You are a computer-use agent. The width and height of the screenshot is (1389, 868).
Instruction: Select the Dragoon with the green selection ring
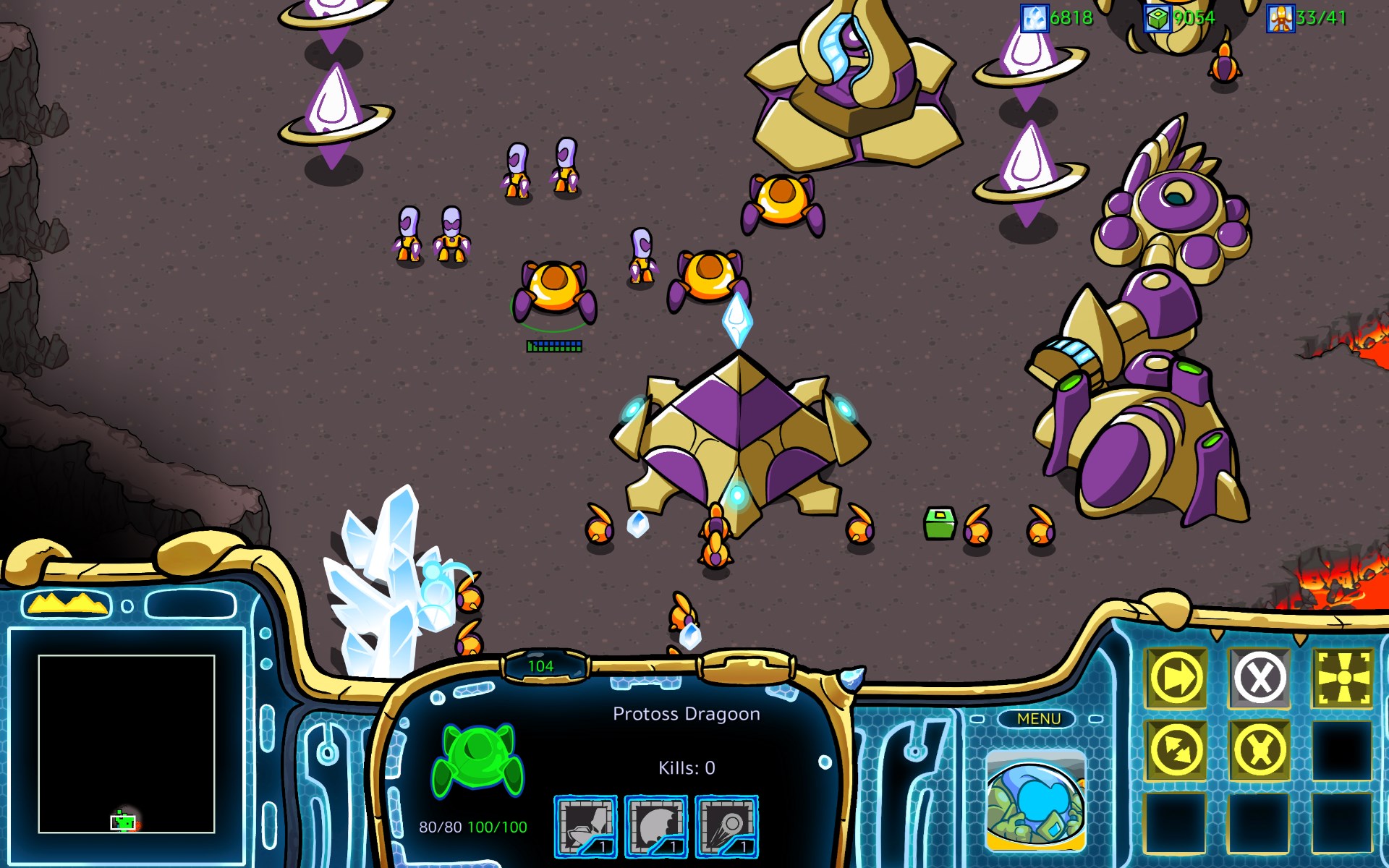coord(554,289)
